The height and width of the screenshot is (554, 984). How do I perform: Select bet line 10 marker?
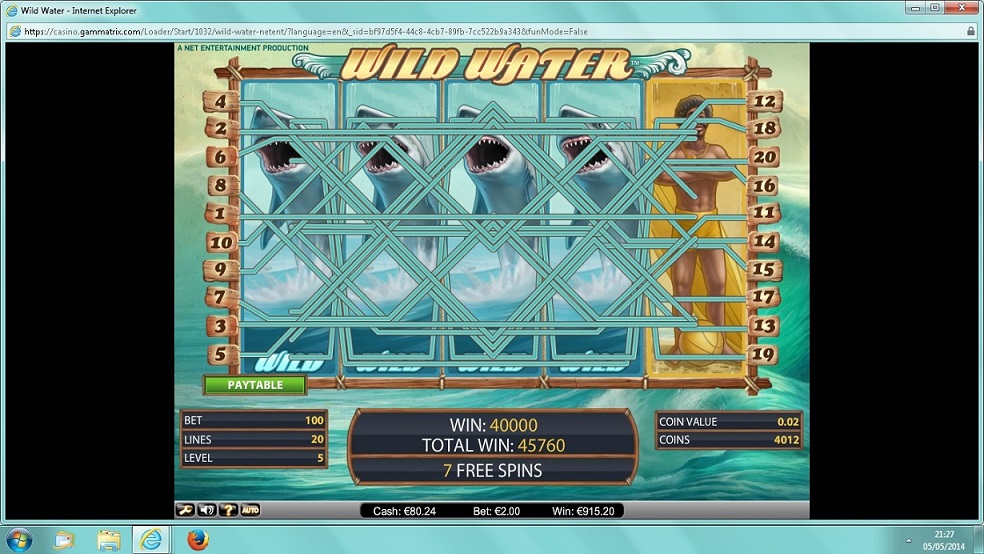pos(220,242)
